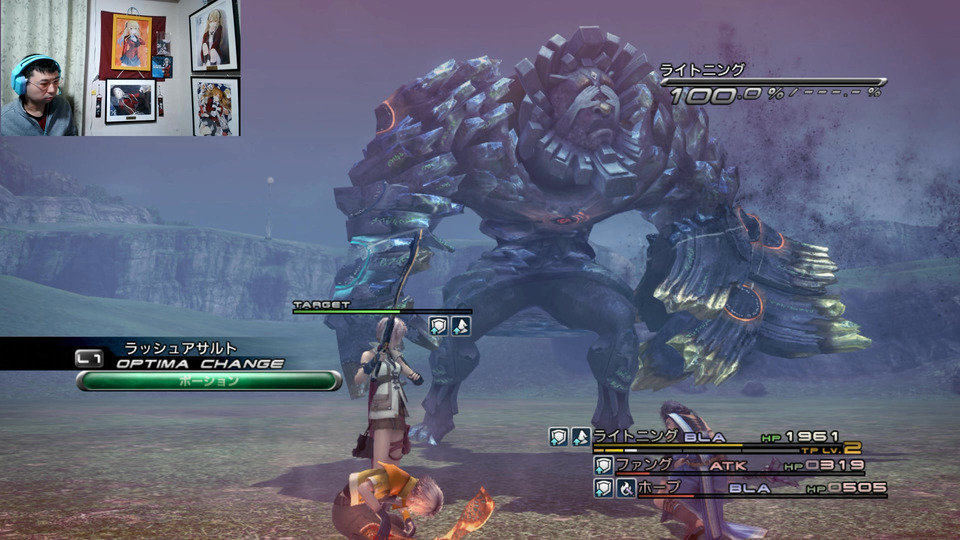
Task: Click the cloak icon under the TARGET bar
Action: [460, 325]
